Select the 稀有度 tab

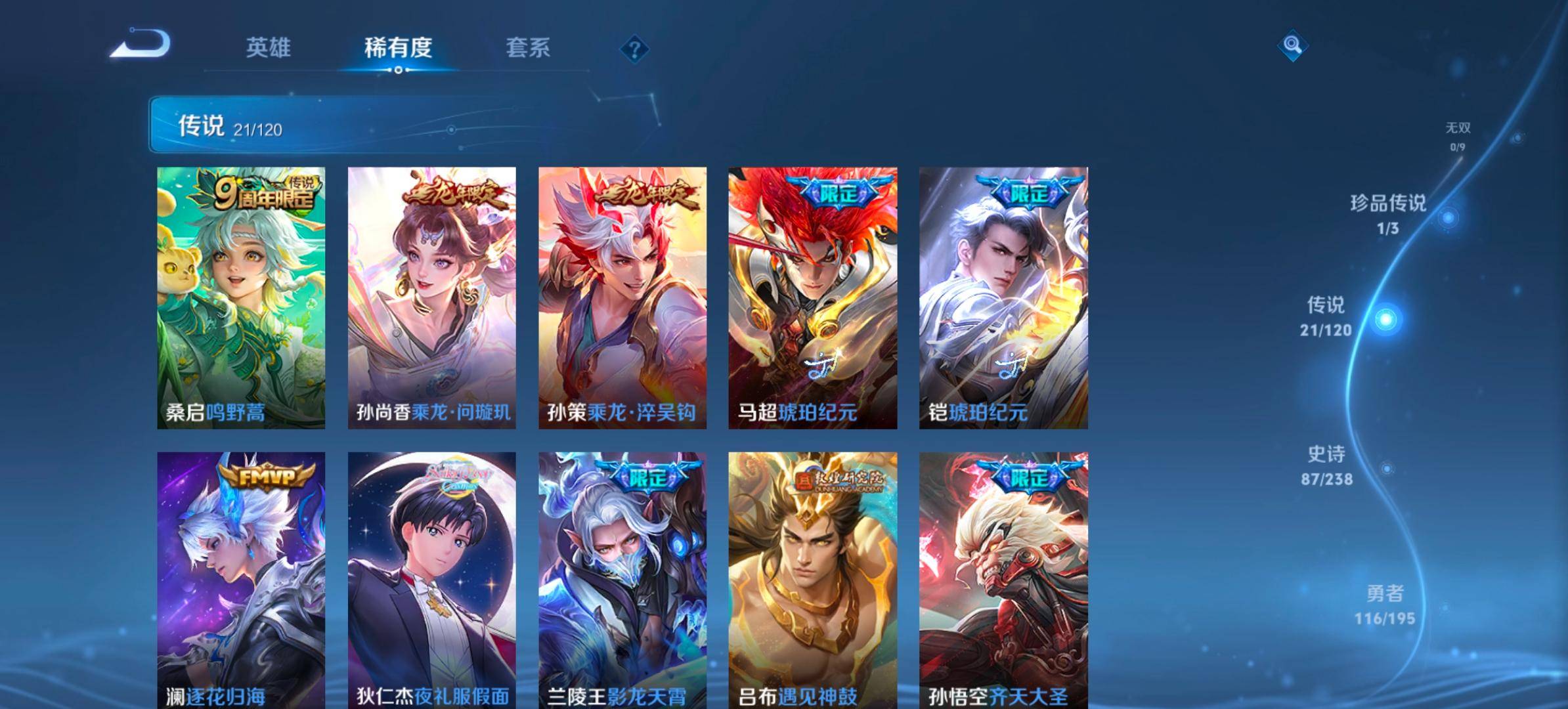[x=398, y=48]
